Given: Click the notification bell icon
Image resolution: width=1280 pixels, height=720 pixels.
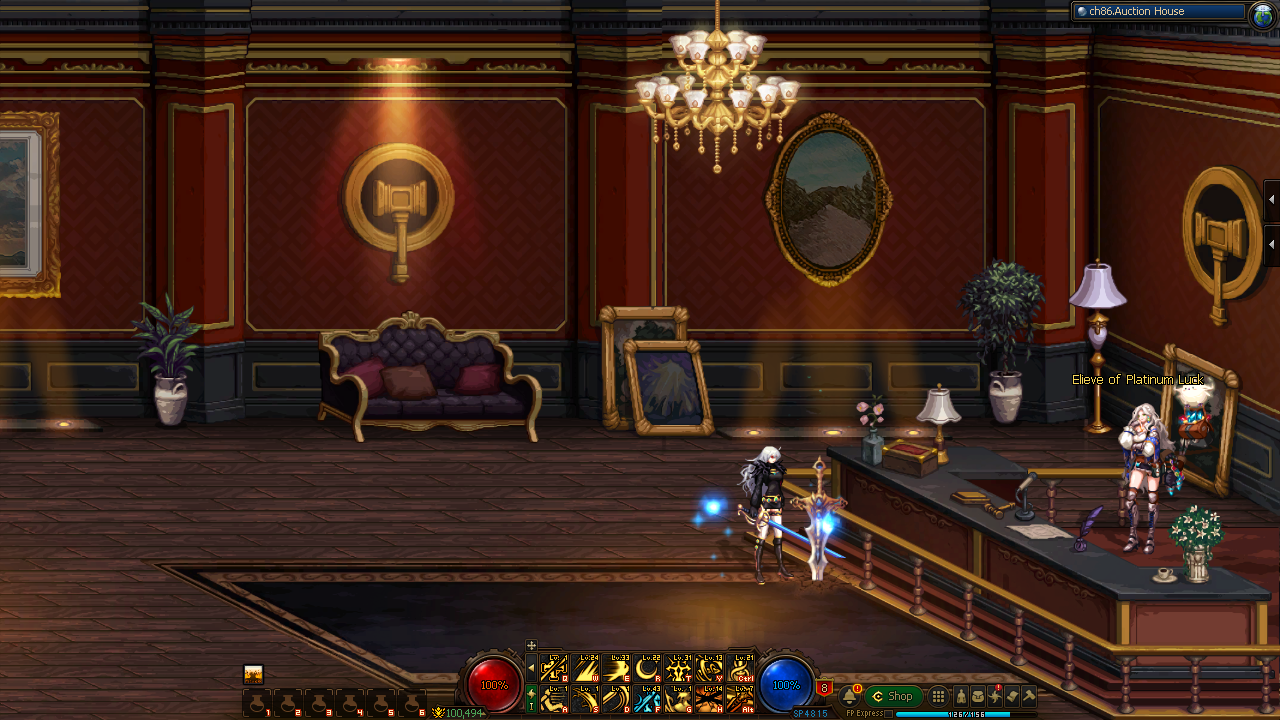Looking at the screenshot, I should tap(850, 696).
